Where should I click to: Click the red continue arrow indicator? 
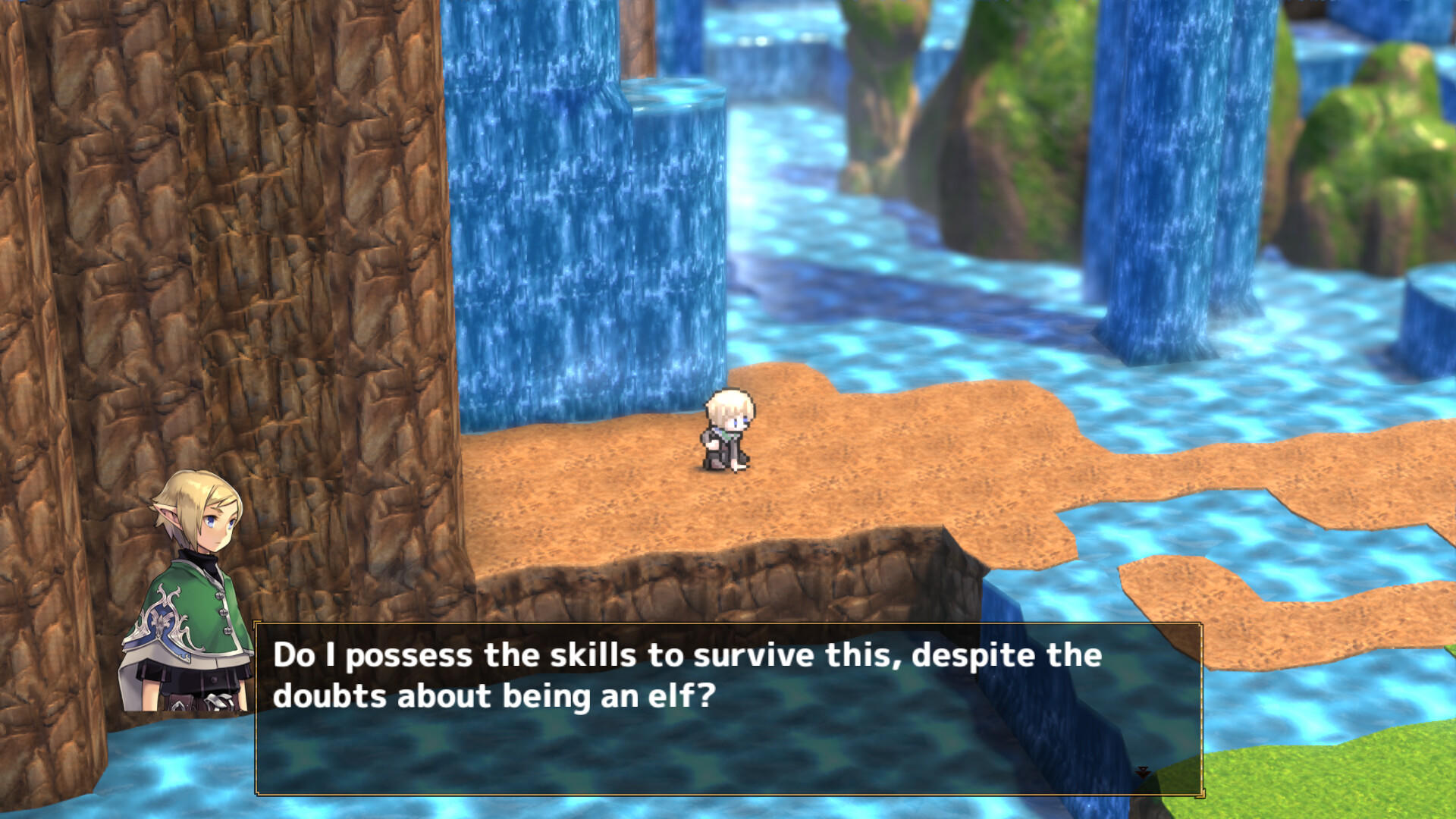tap(1143, 771)
